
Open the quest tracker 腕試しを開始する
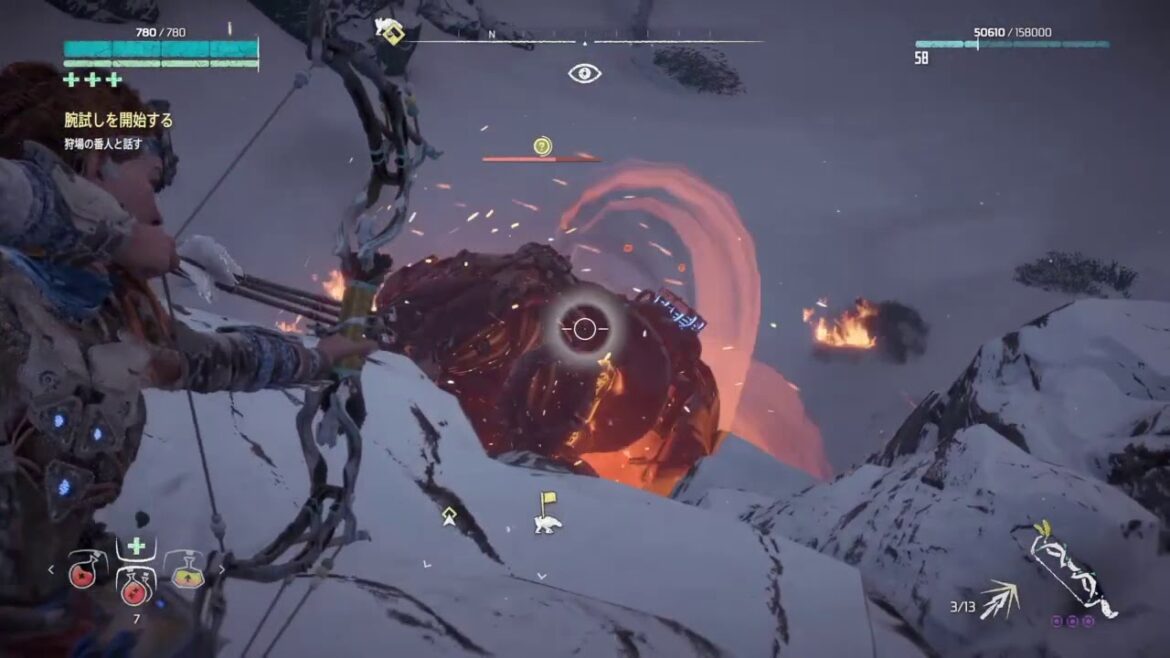pyautogui.click(x=118, y=120)
